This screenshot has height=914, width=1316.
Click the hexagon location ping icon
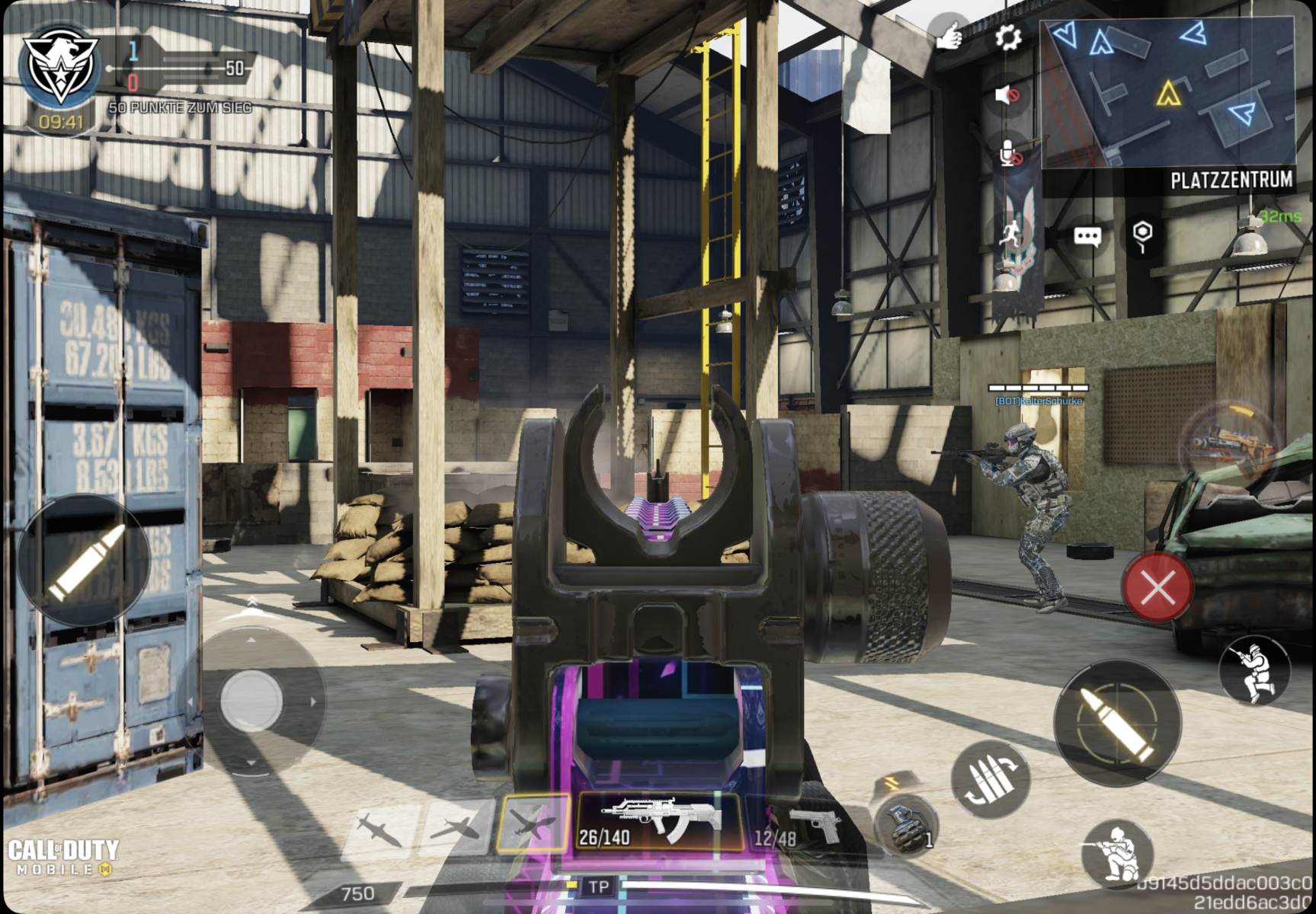[x=1141, y=235]
